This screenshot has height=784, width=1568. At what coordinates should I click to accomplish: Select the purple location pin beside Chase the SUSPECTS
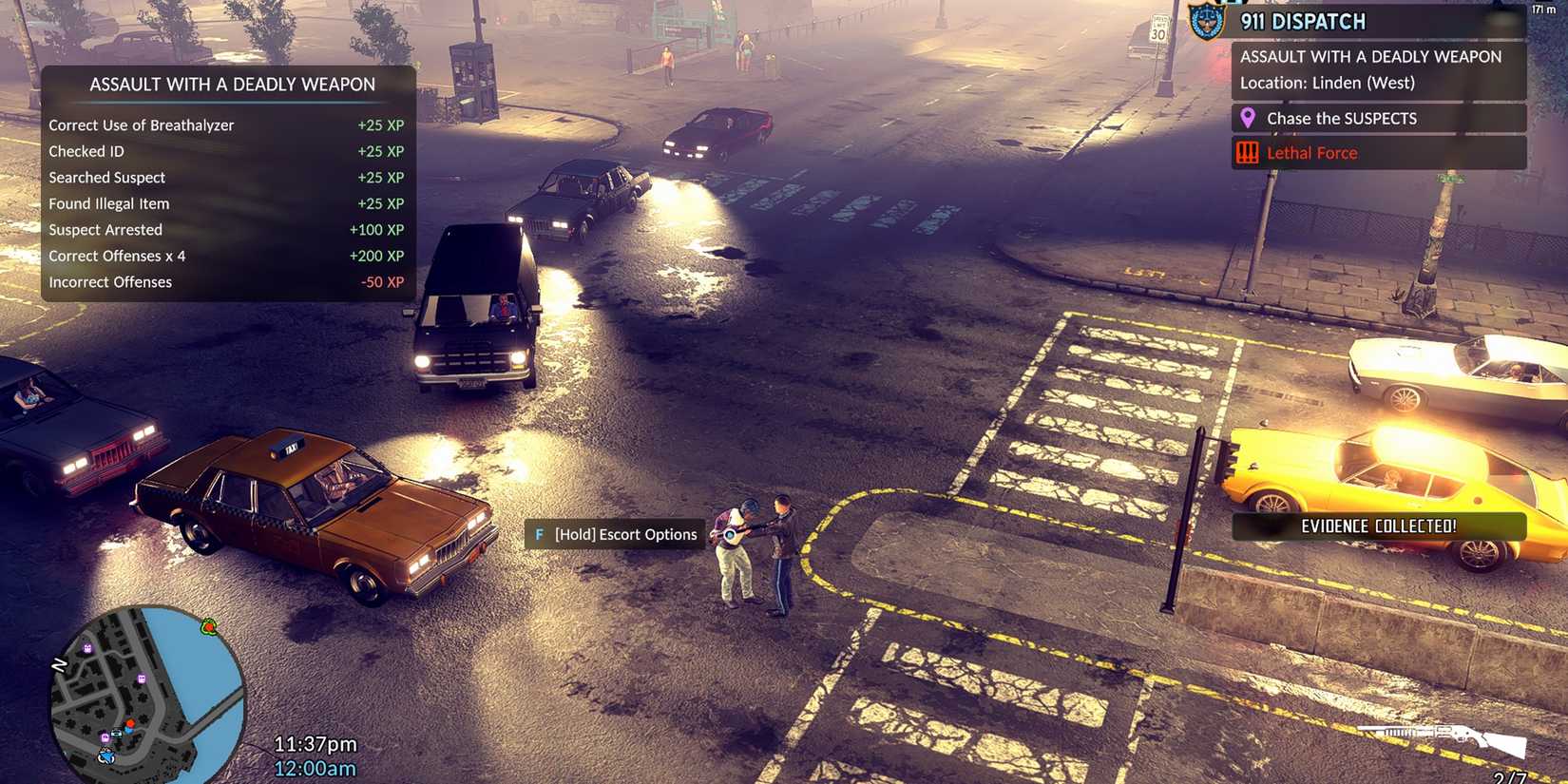1249,118
